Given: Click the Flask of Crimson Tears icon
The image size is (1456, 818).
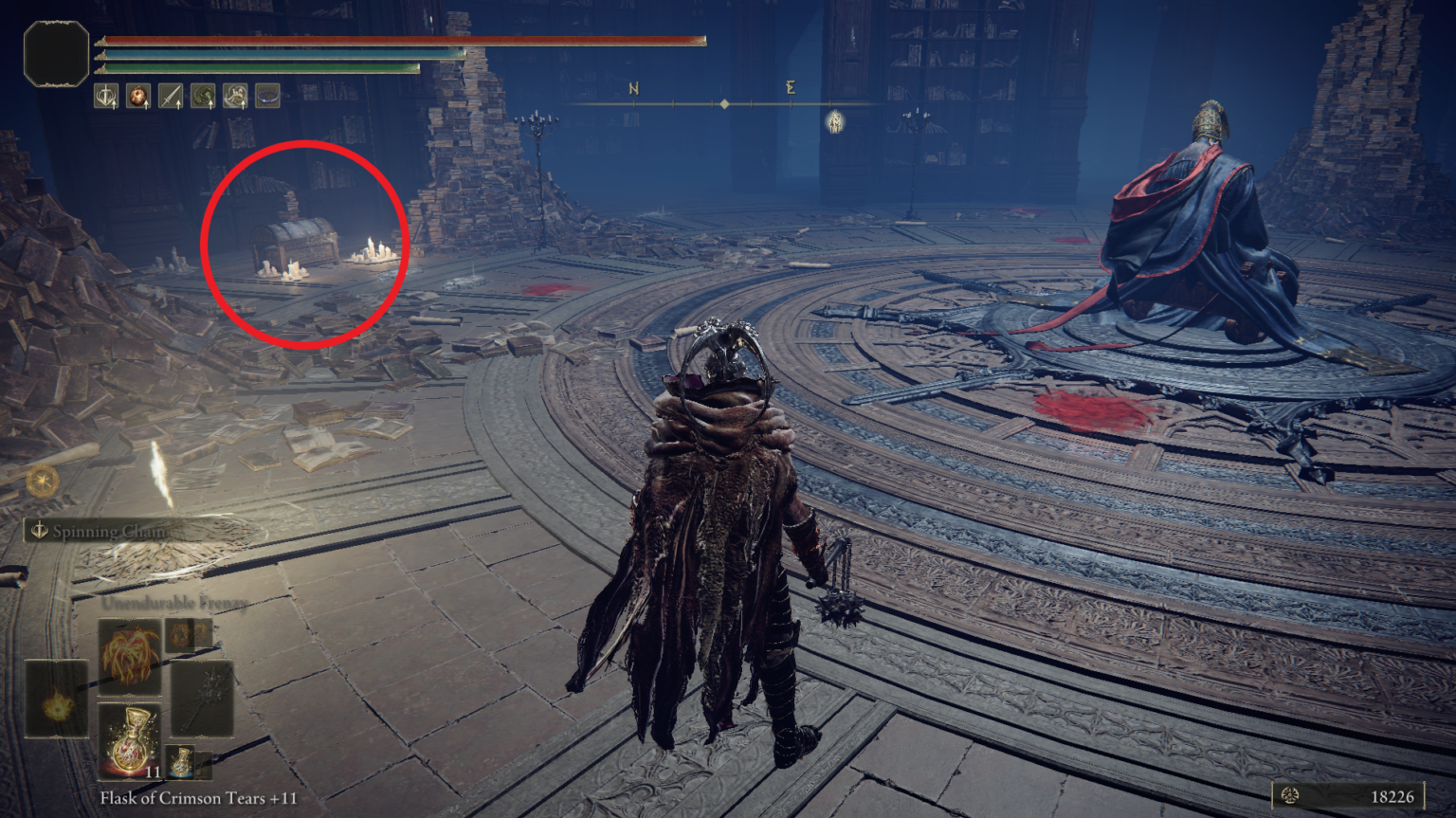Looking at the screenshot, I should coord(132,741).
